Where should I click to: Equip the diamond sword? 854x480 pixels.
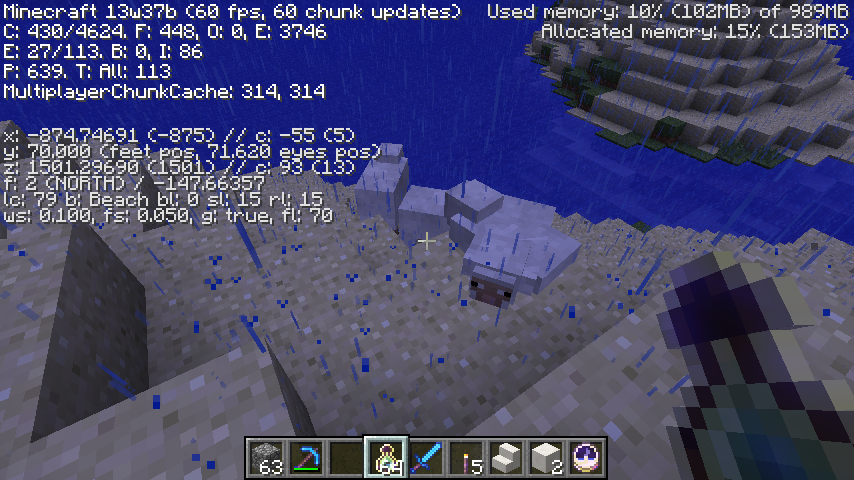pyautogui.click(x=426, y=457)
